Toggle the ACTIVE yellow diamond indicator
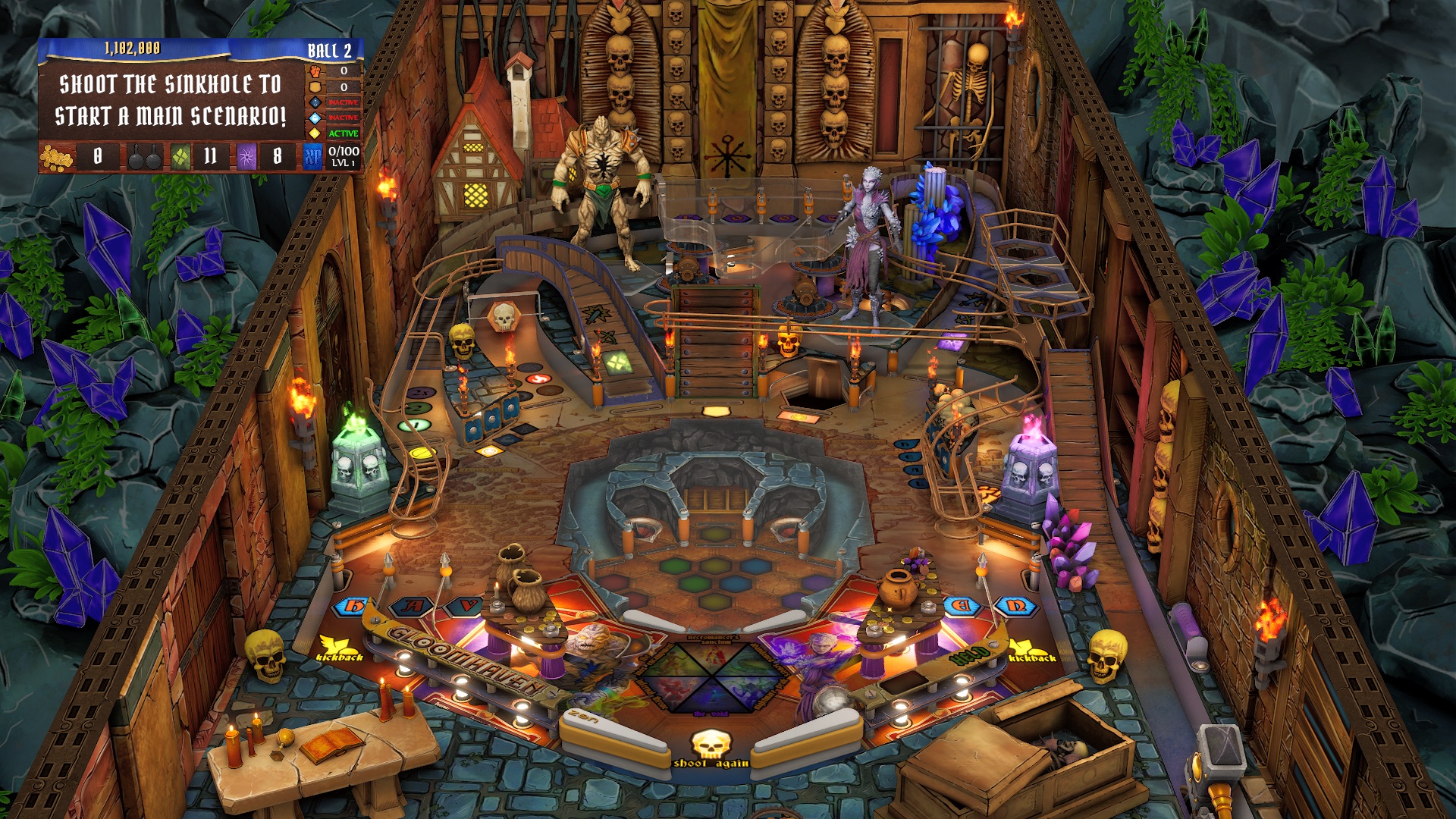Viewport: 1456px width, 819px height. coord(315,133)
